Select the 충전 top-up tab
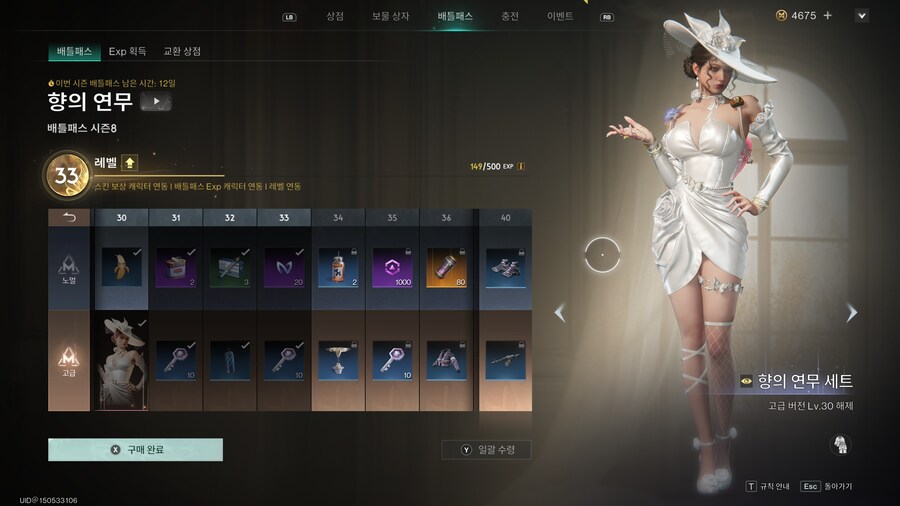Viewport: 900px width, 506px height. point(510,16)
